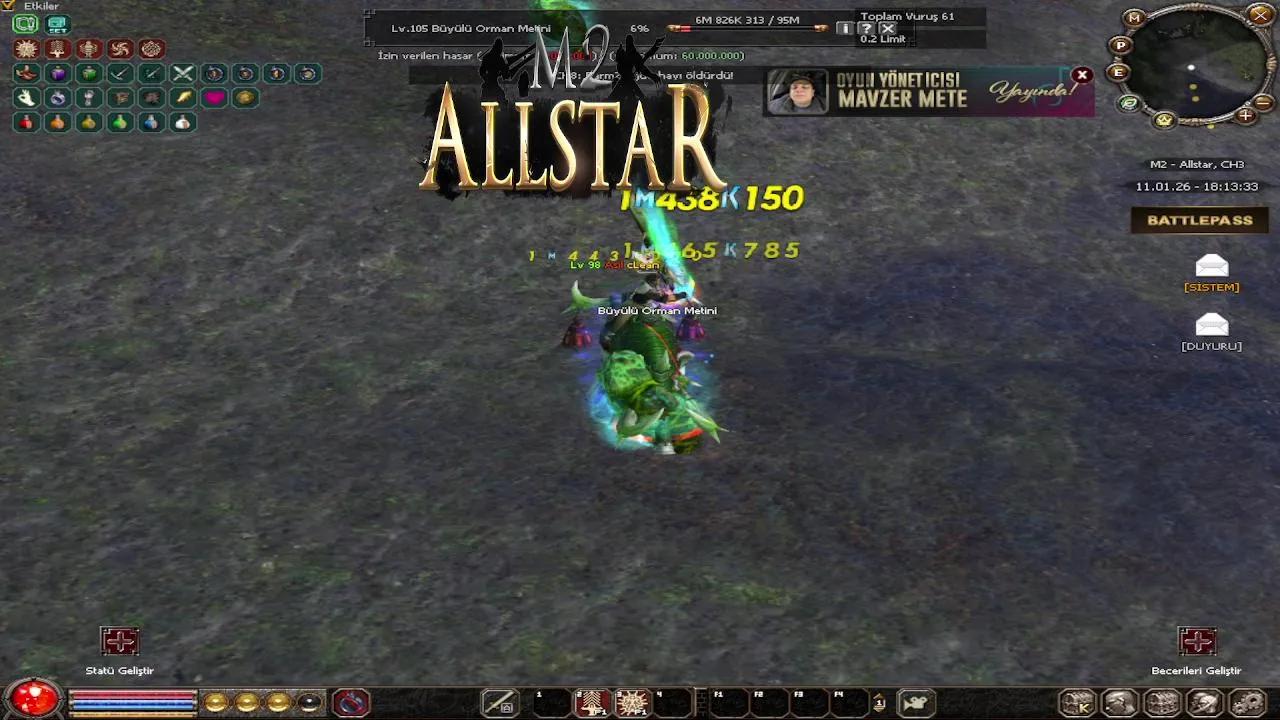Open the [SISTEM] message envelope
Viewport: 1280px width, 720px height.
(1211, 268)
